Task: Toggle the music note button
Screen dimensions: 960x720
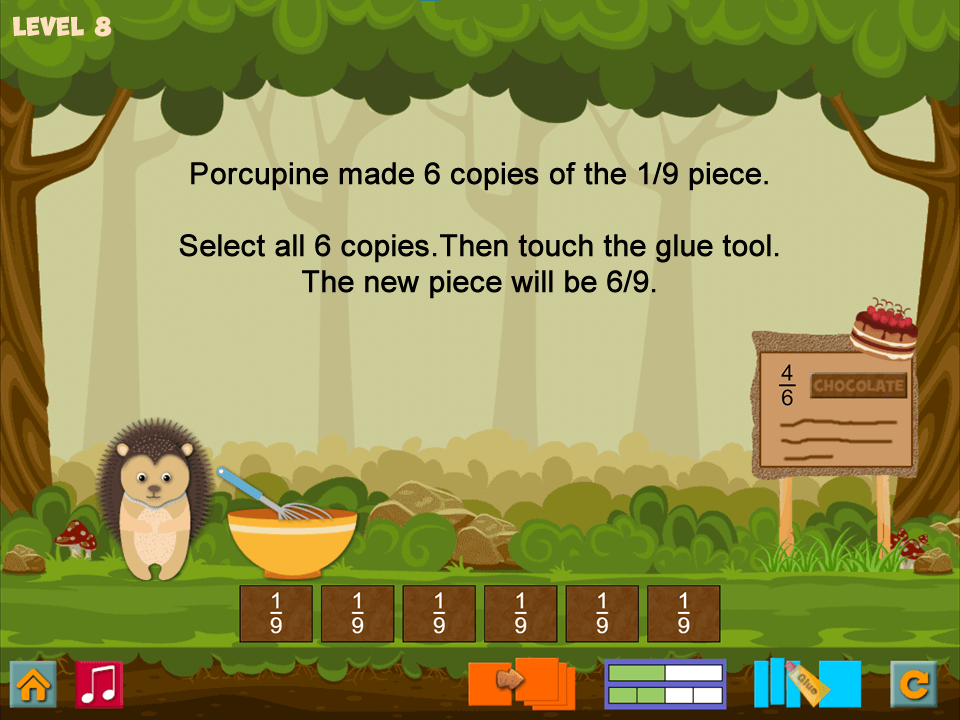Action: [x=99, y=684]
